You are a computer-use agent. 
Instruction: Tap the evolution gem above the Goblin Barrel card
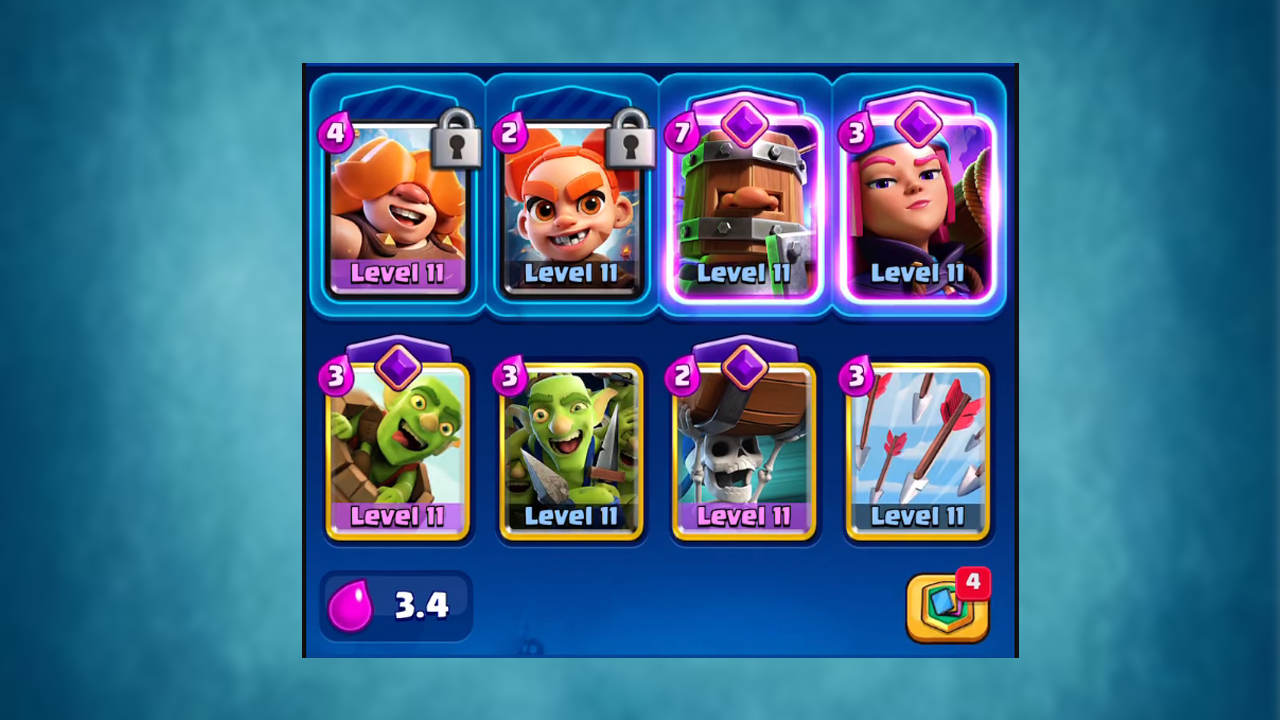tap(397, 366)
